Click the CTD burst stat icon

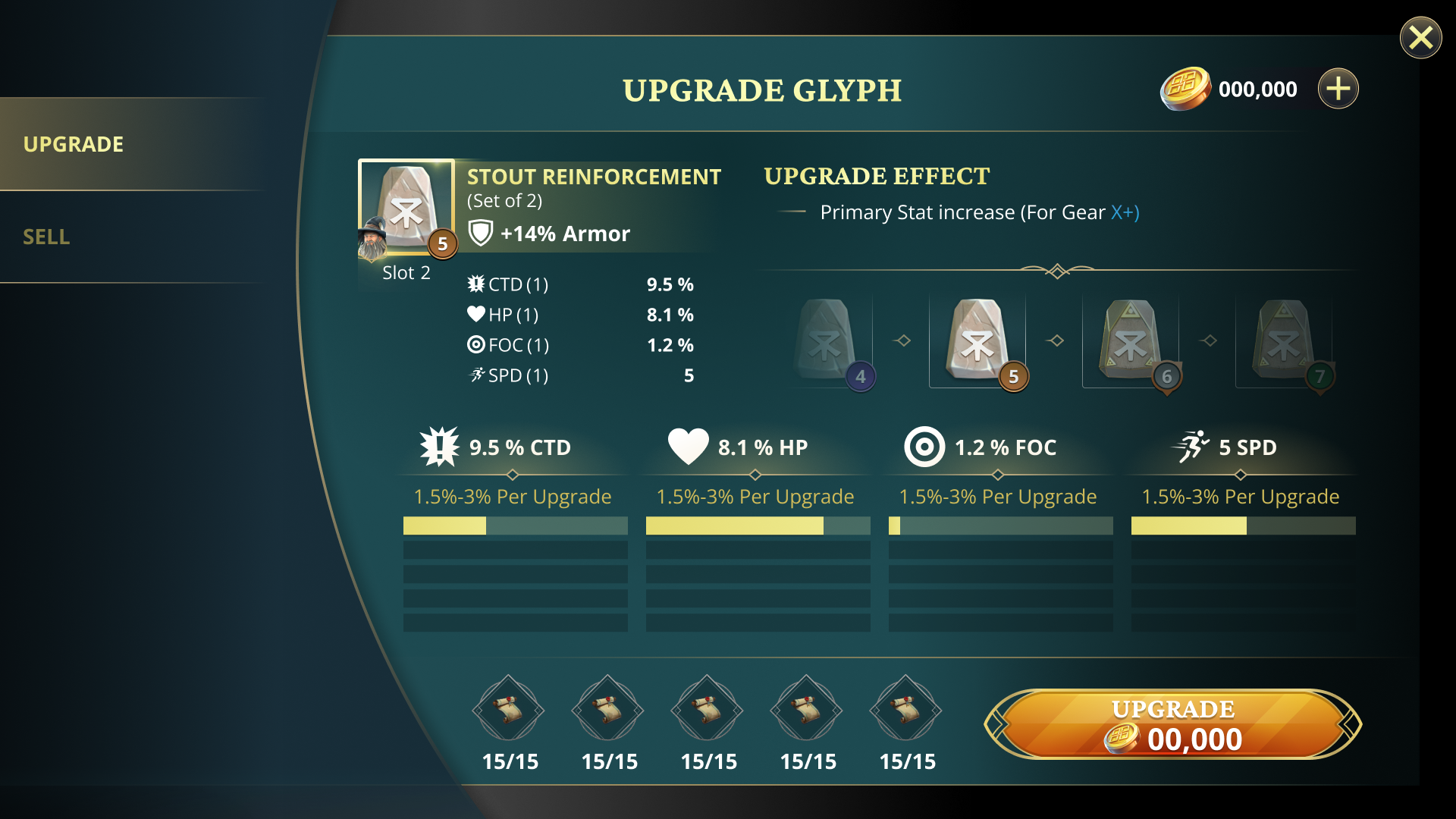pos(438,447)
